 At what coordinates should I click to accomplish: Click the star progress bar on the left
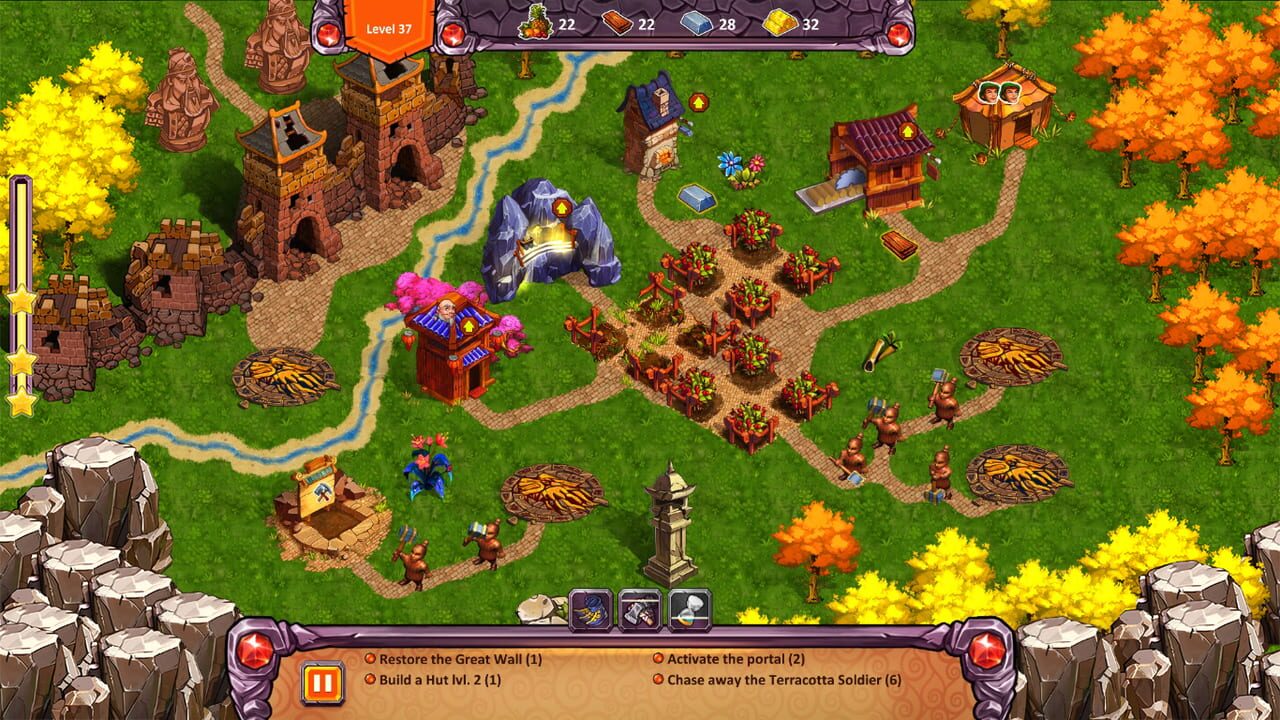(x=18, y=290)
